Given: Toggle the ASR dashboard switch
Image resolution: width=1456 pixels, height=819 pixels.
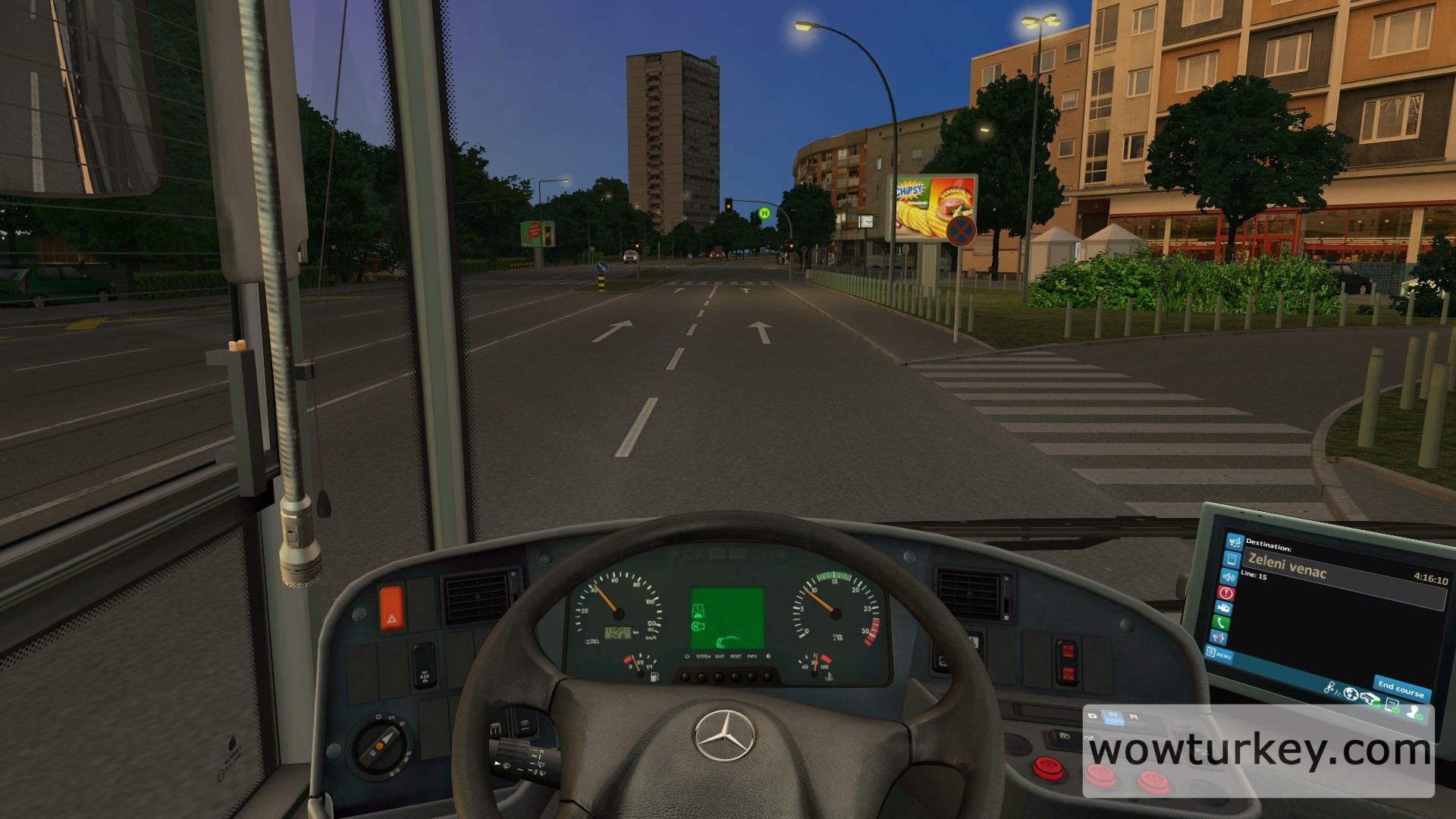Looking at the screenshot, I should click(x=423, y=664).
